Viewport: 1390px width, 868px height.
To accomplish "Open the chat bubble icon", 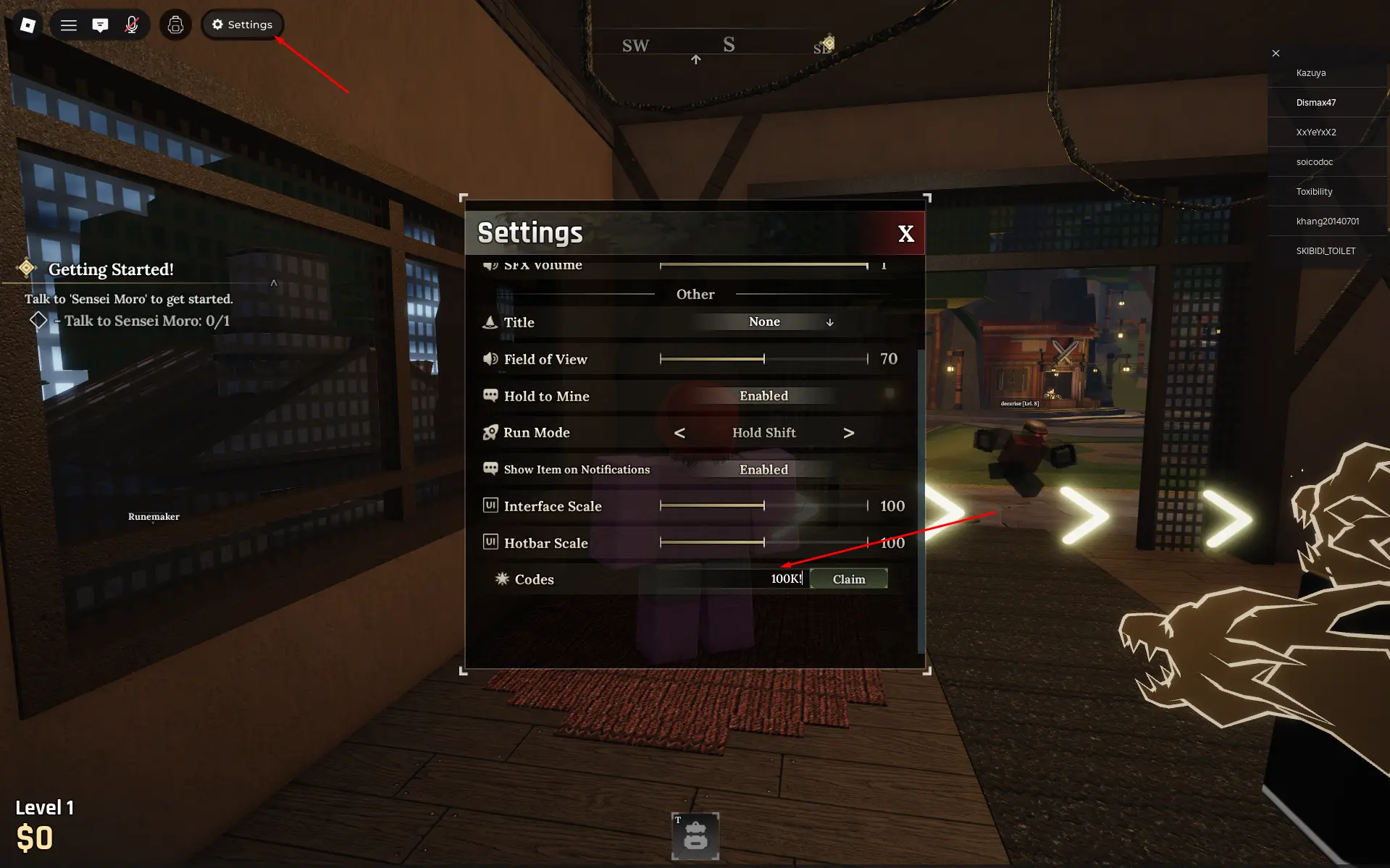I will point(100,24).
